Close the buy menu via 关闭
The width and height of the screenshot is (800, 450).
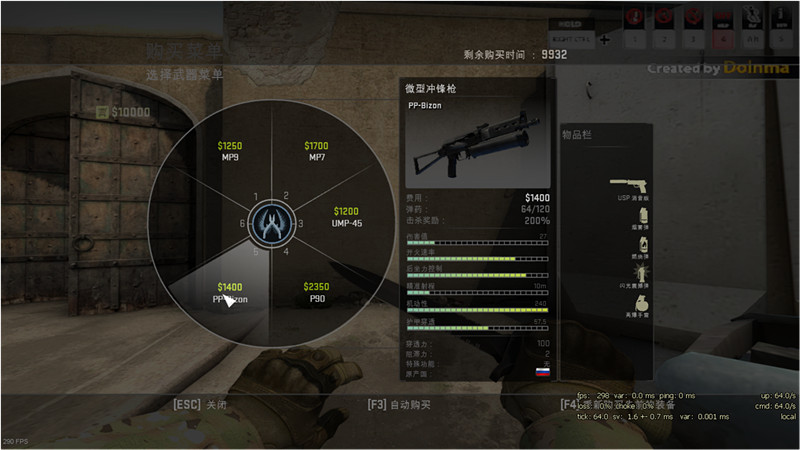tap(201, 405)
